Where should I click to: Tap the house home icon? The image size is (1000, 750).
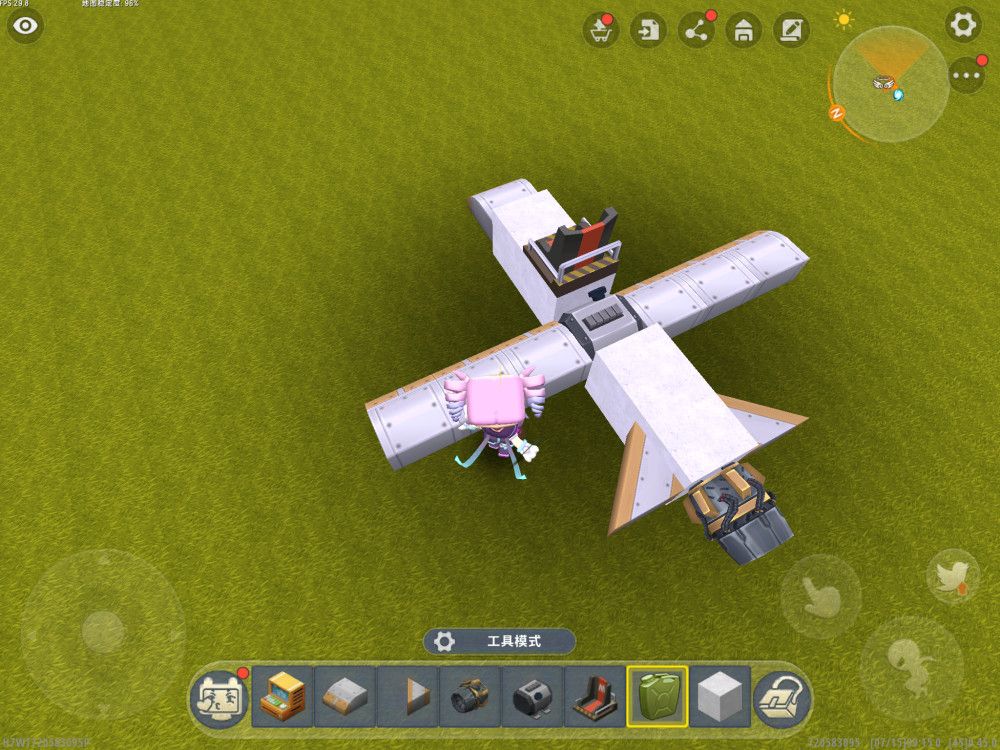point(742,29)
